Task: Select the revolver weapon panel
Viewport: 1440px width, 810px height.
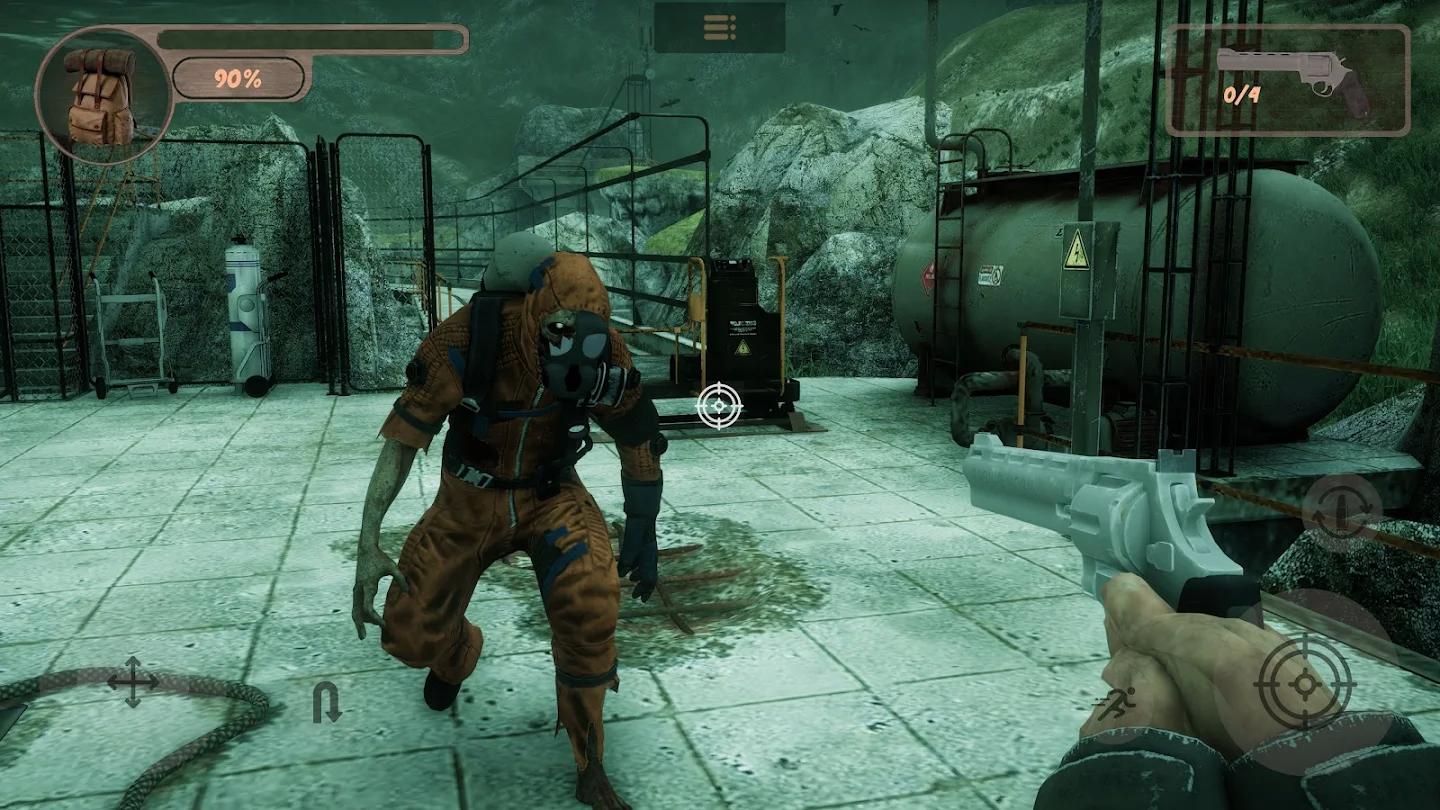Action: click(x=1288, y=80)
